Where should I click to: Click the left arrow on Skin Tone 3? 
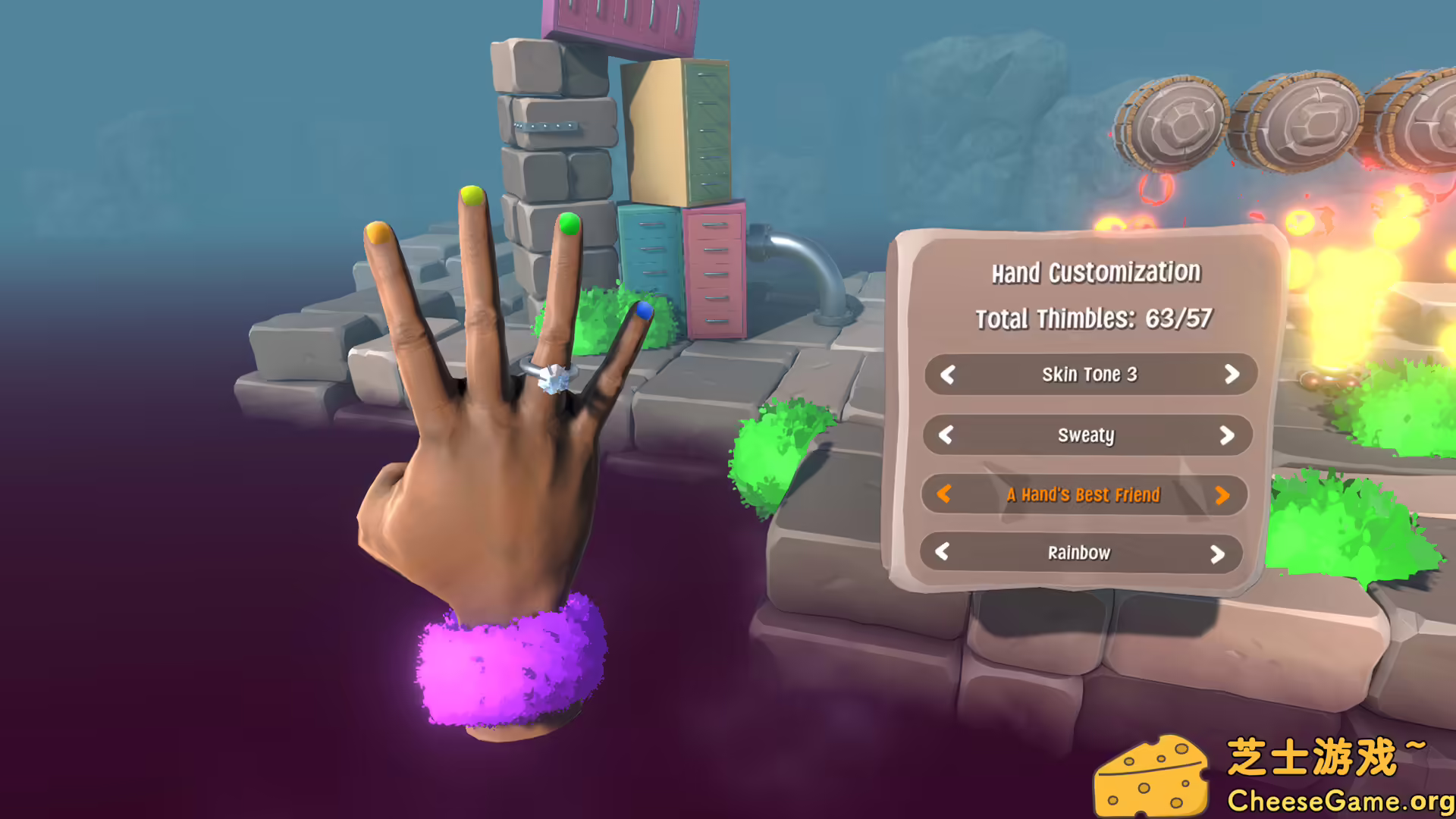[946, 375]
